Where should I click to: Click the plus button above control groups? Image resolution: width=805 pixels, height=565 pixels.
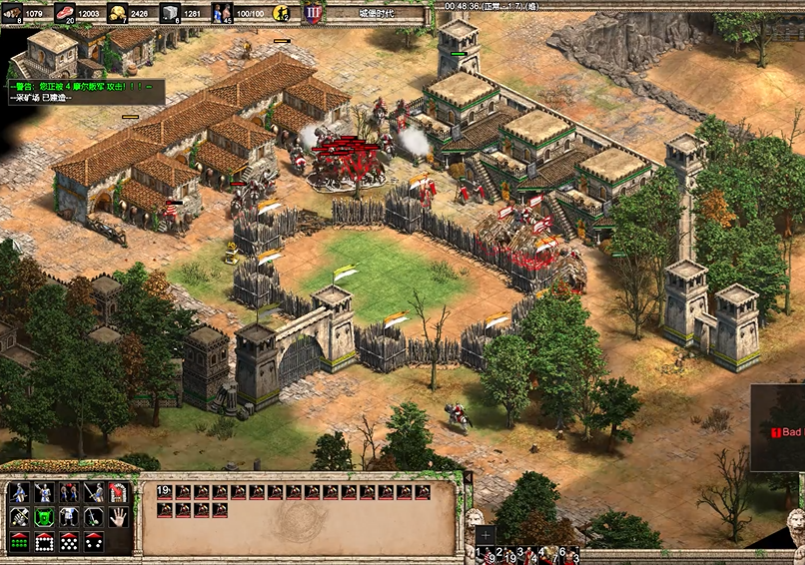(484, 535)
